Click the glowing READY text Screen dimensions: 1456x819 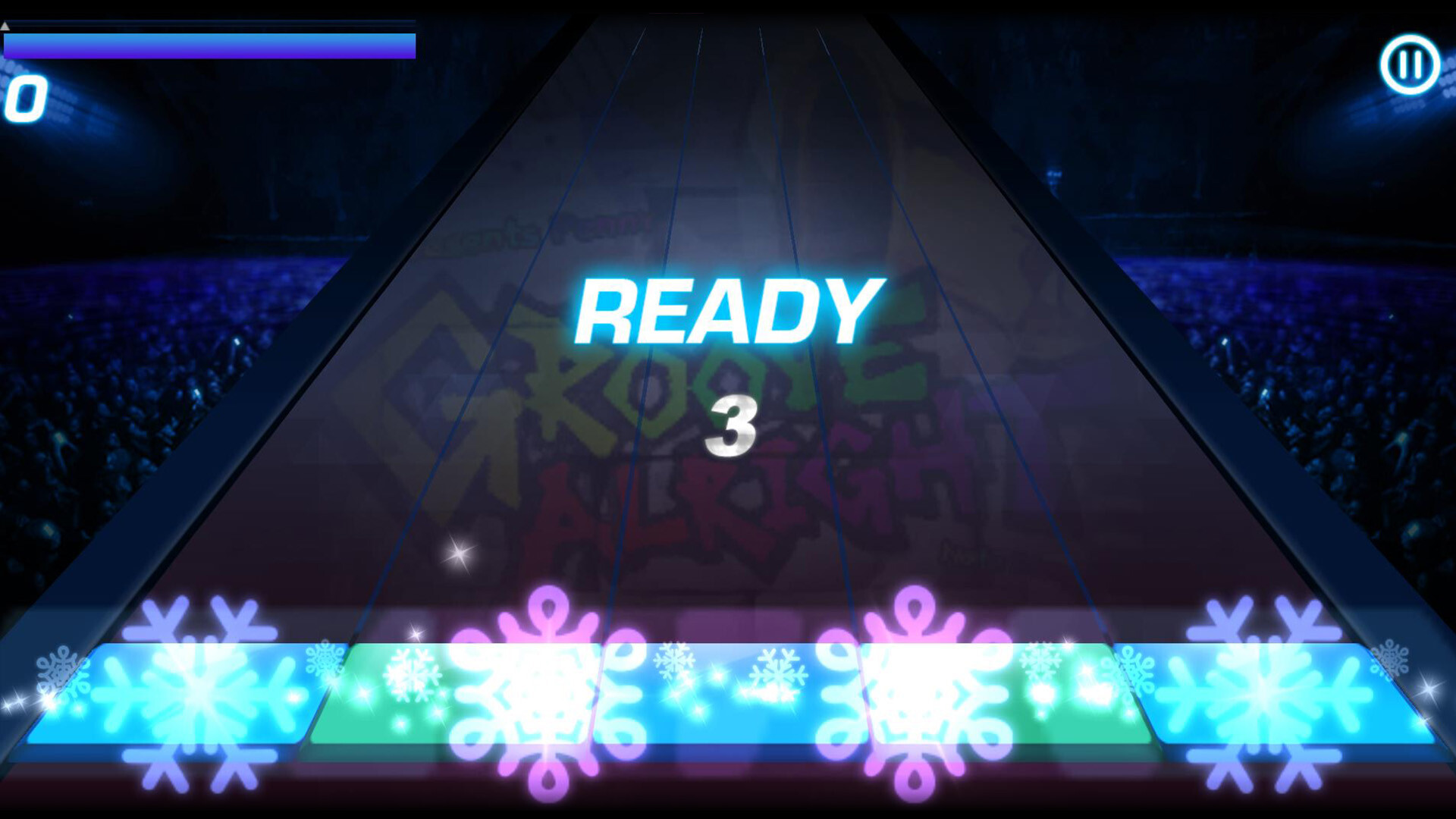[x=728, y=311]
